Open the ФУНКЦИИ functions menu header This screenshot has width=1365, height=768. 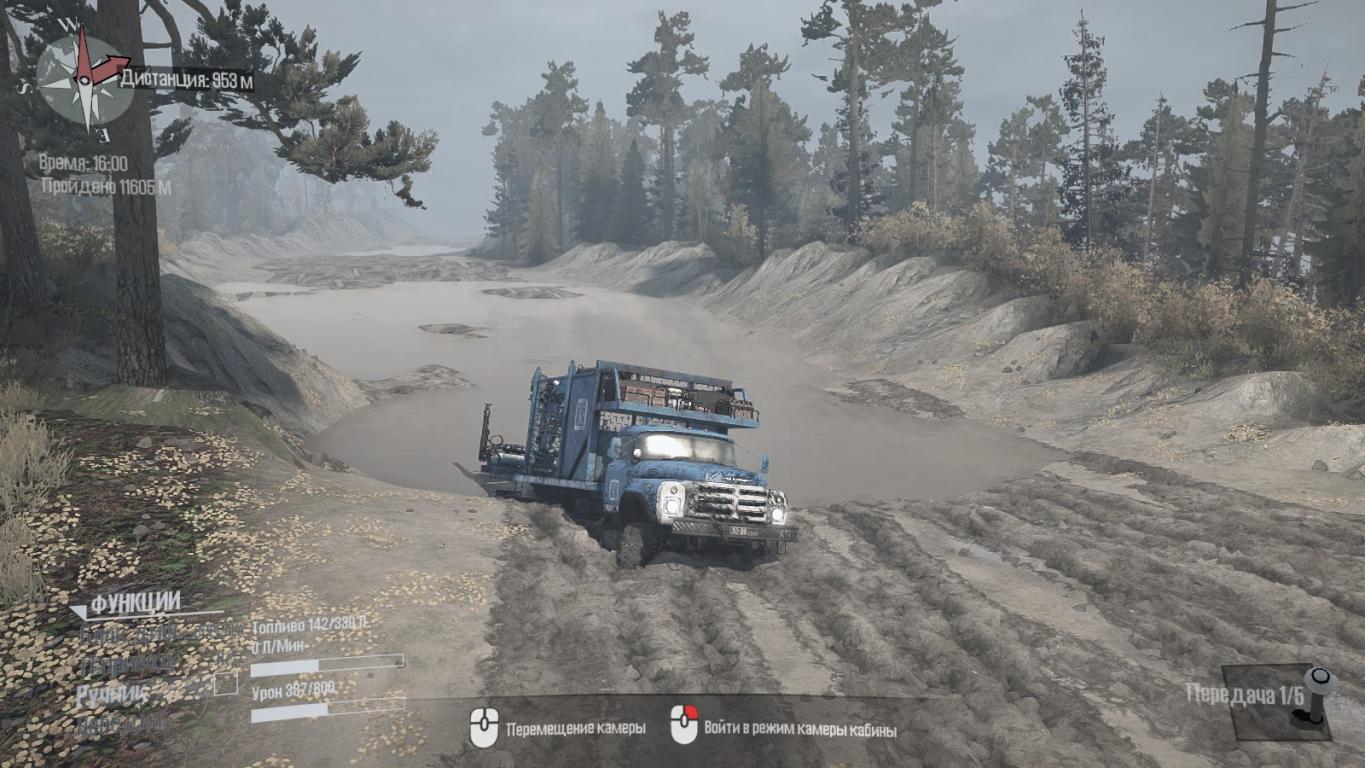[x=135, y=603]
